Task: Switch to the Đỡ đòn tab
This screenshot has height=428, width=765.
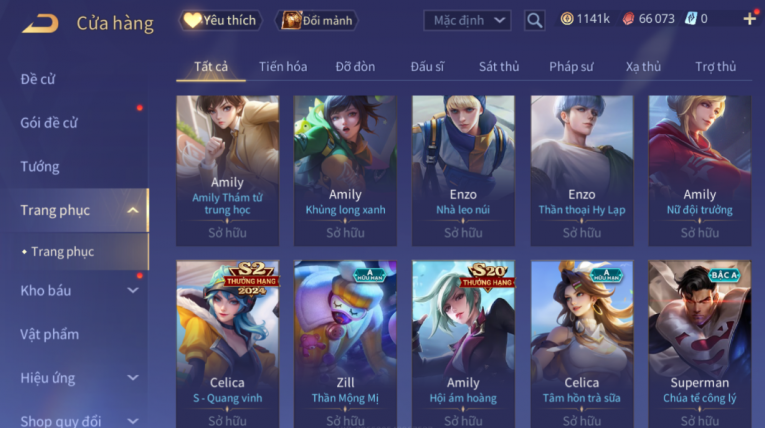Action: click(x=355, y=67)
